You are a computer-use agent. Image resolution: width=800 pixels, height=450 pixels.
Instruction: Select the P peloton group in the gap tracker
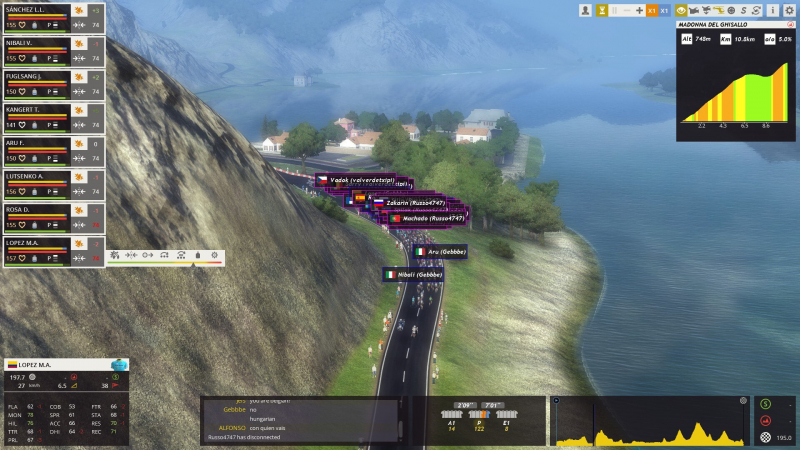(479, 421)
